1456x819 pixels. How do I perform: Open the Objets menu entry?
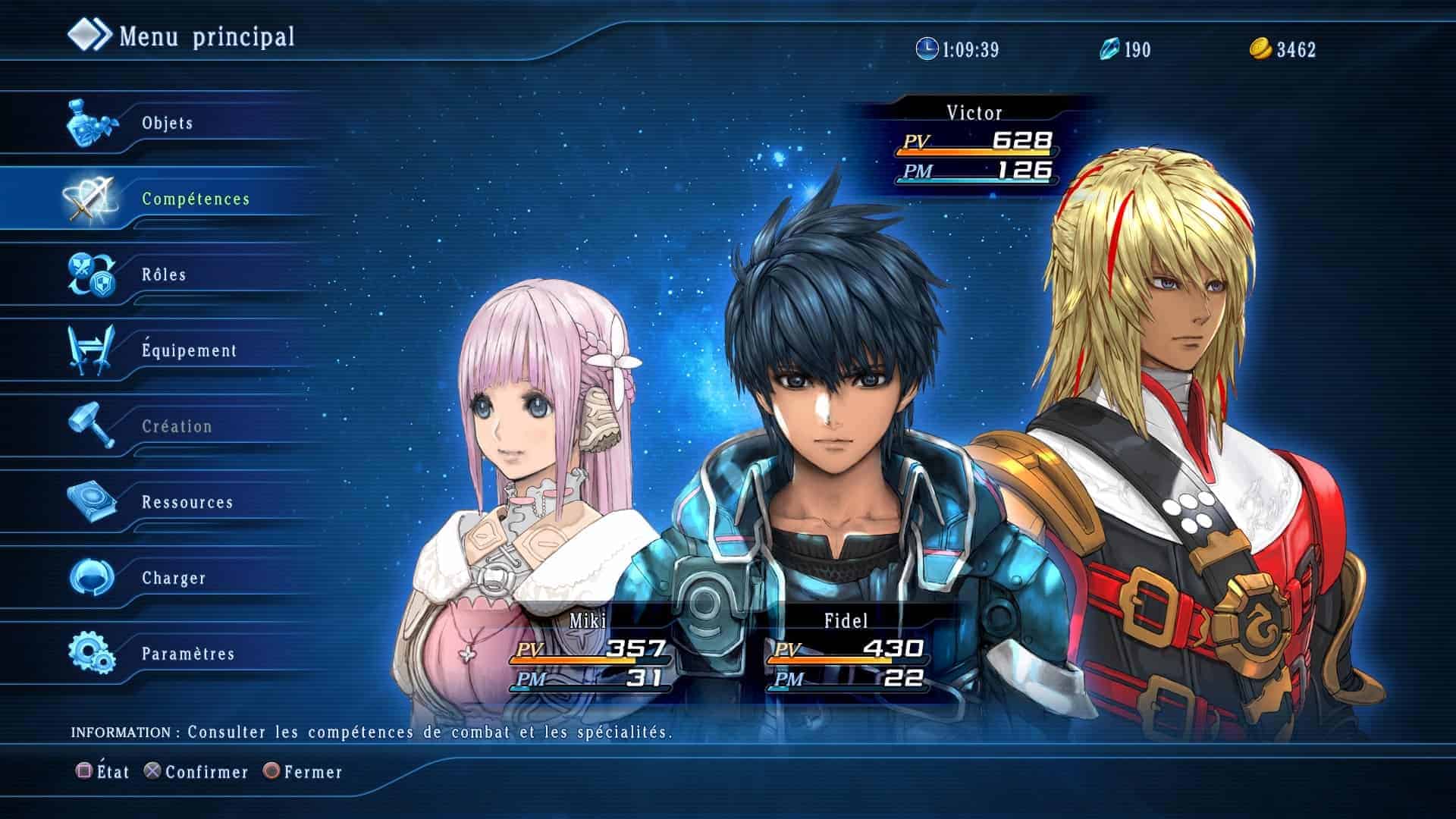(168, 123)
